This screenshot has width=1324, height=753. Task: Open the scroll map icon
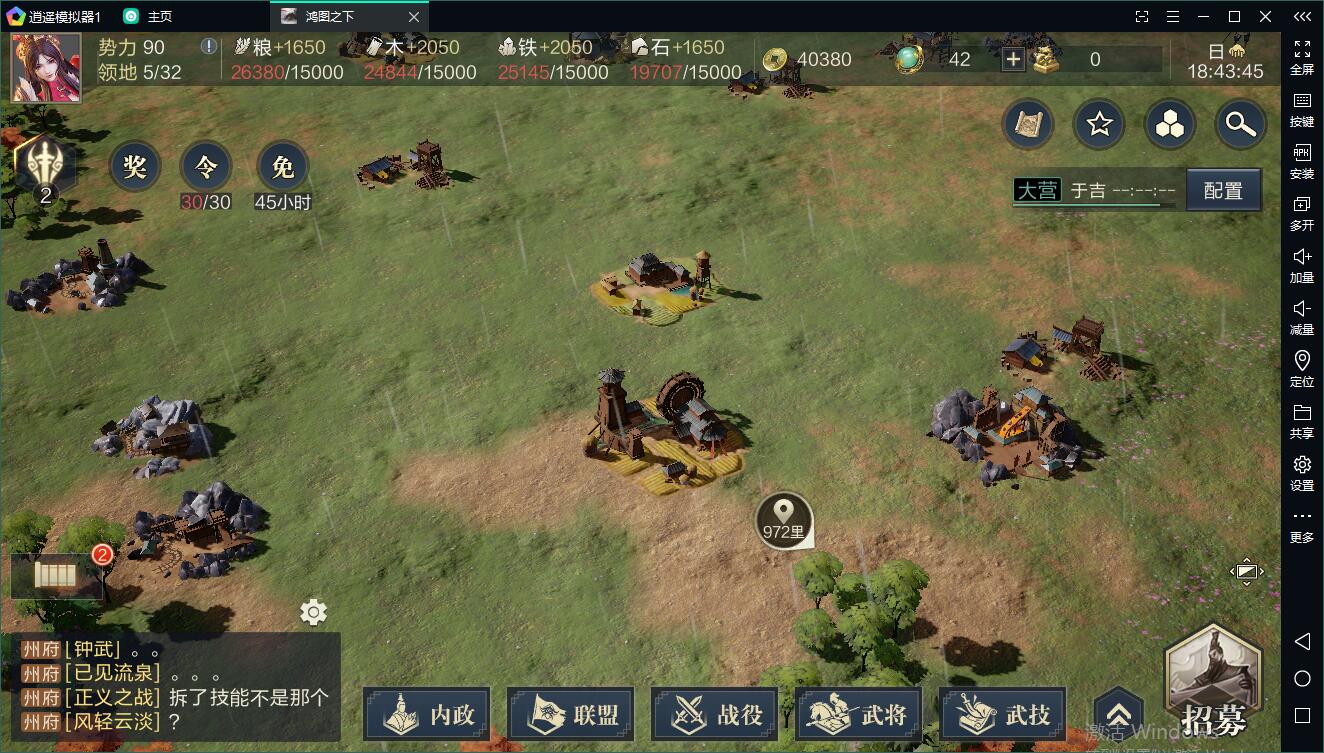[1029, 124]
